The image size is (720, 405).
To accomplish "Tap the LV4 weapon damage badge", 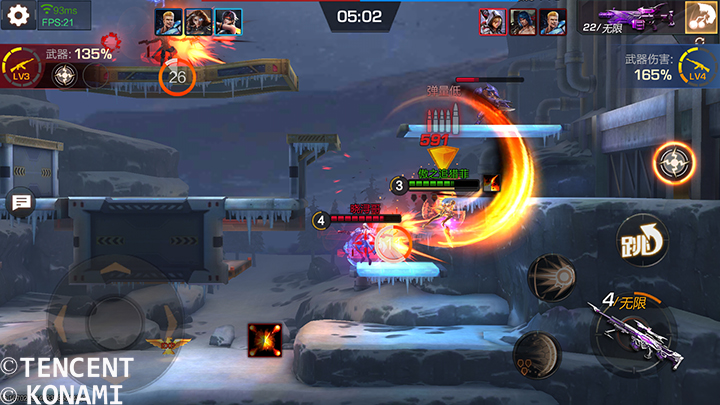I will point(698,70).
